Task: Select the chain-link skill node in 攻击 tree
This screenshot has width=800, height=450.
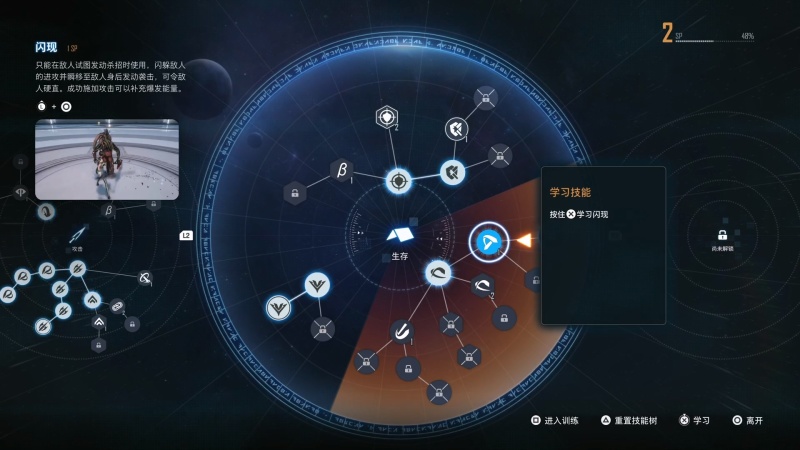Action: pyautogui.click(x=118, y=305)
